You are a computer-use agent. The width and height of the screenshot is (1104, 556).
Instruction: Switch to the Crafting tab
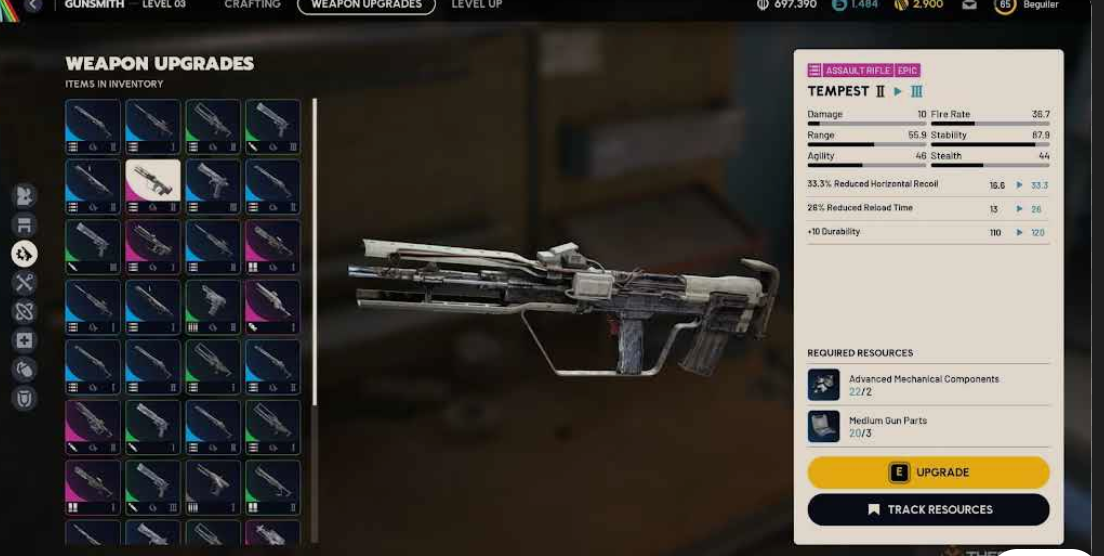[252, 5]
